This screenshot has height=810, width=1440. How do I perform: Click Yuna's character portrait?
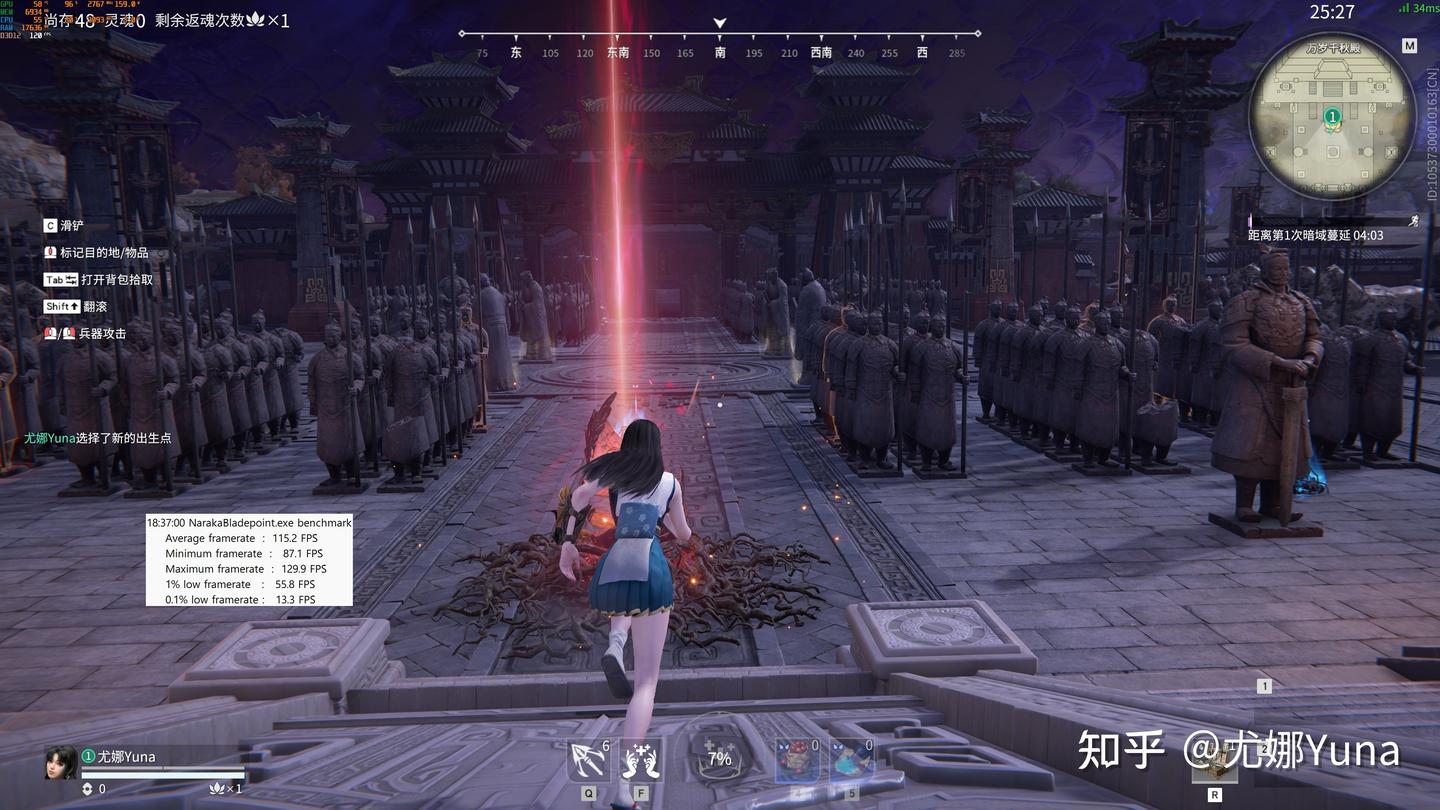[60, 763]
